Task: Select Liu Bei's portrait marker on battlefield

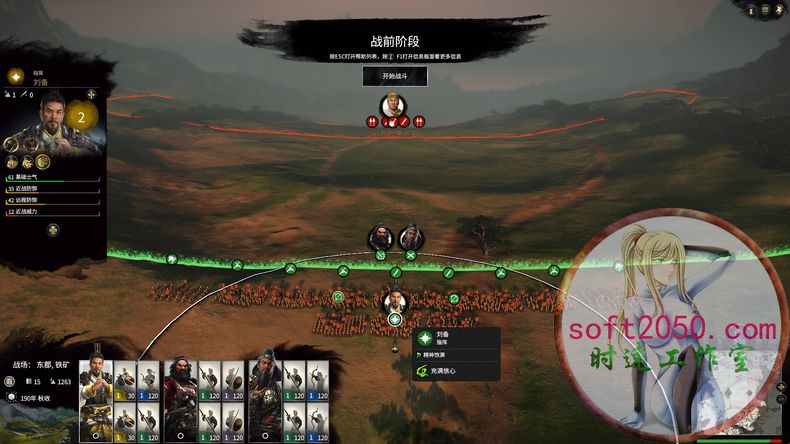Action: coord(395,301)
